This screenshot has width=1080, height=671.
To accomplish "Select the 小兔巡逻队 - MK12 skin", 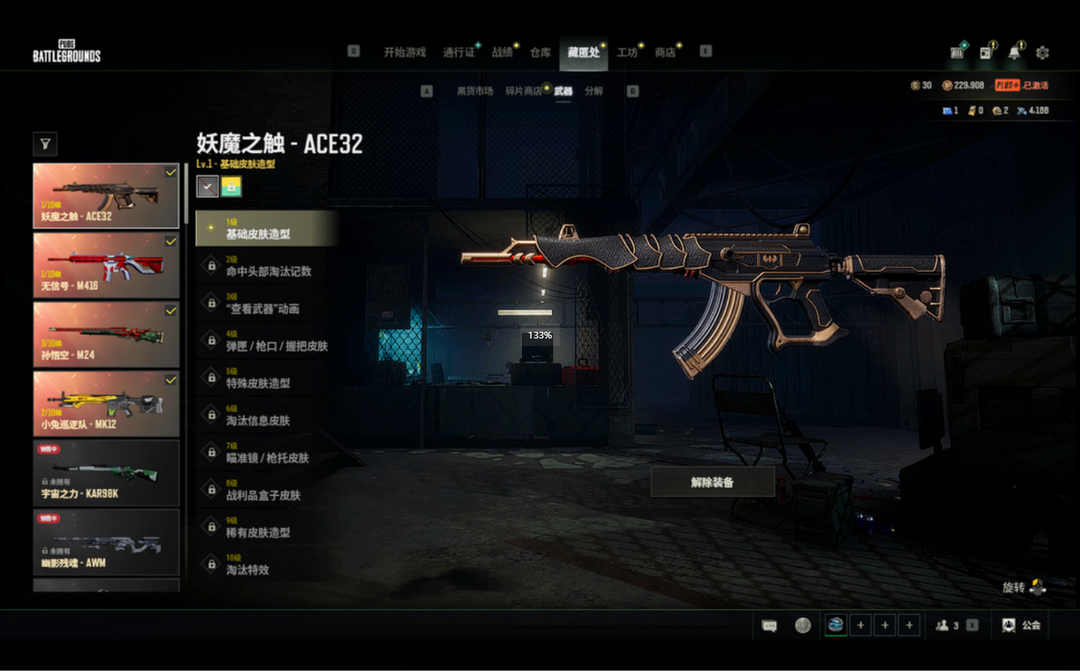I will tap(106, 404).
